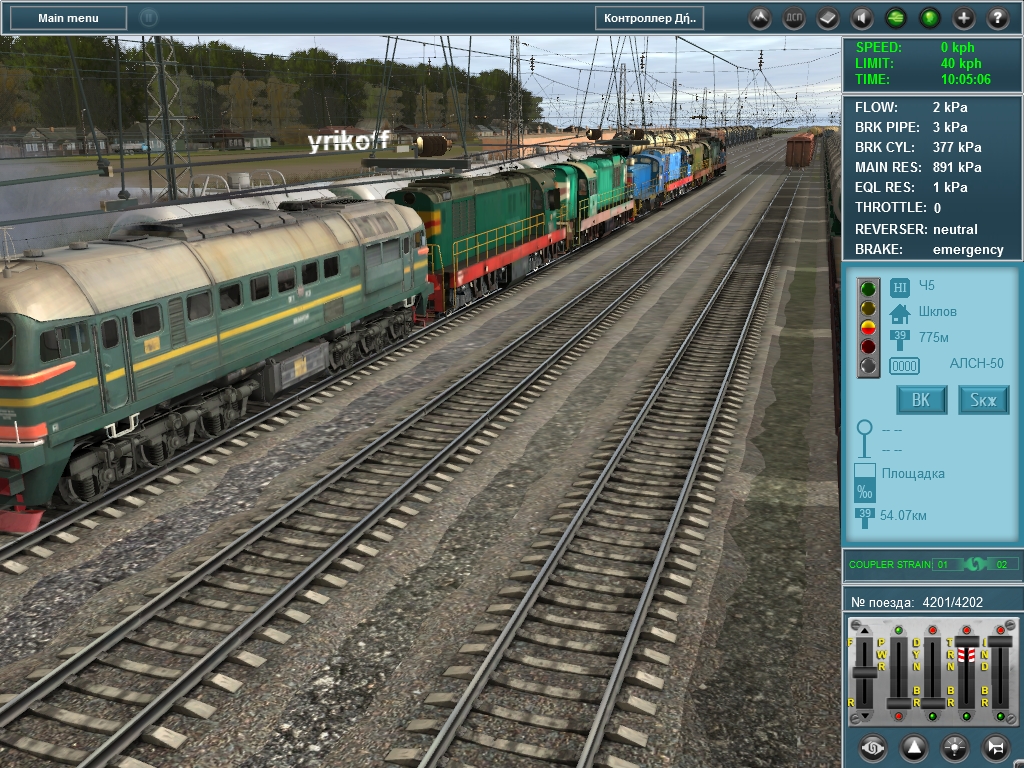Click the mountain peaks icon button

click(760, 18)
